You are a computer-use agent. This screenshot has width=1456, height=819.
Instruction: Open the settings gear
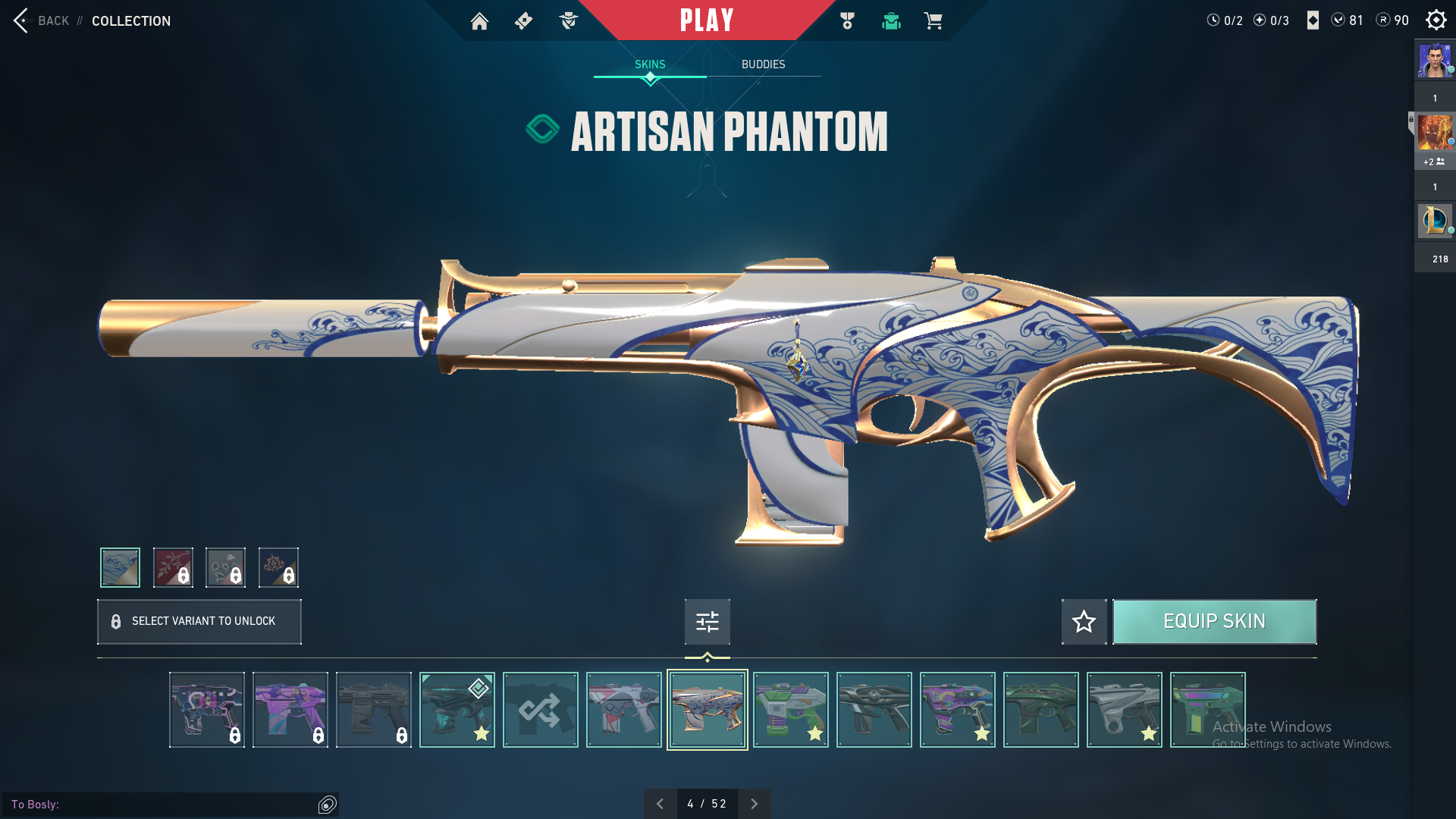click(x=1436, y=20)
